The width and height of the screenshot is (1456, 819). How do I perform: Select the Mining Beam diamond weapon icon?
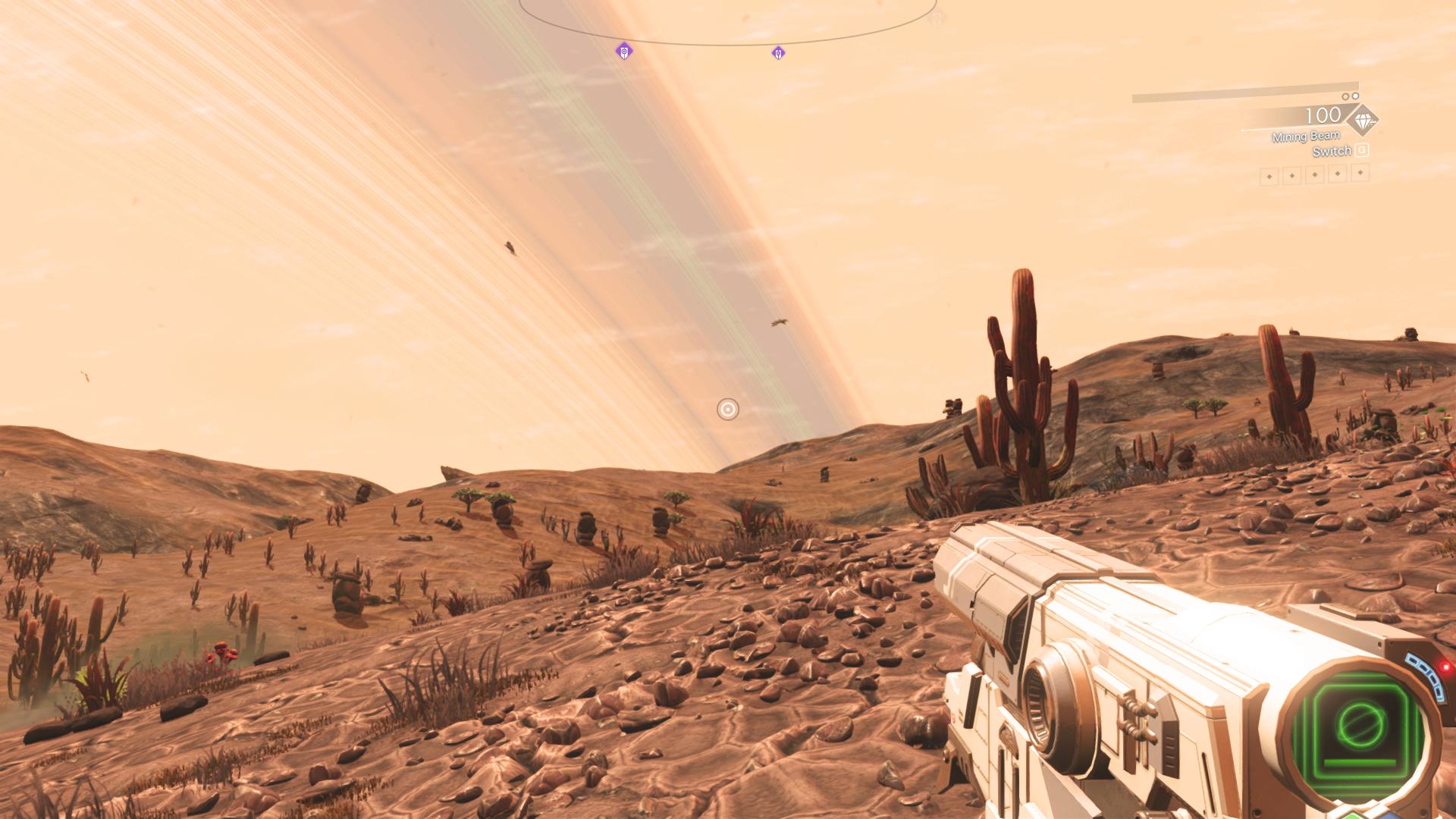[1362, 120]
